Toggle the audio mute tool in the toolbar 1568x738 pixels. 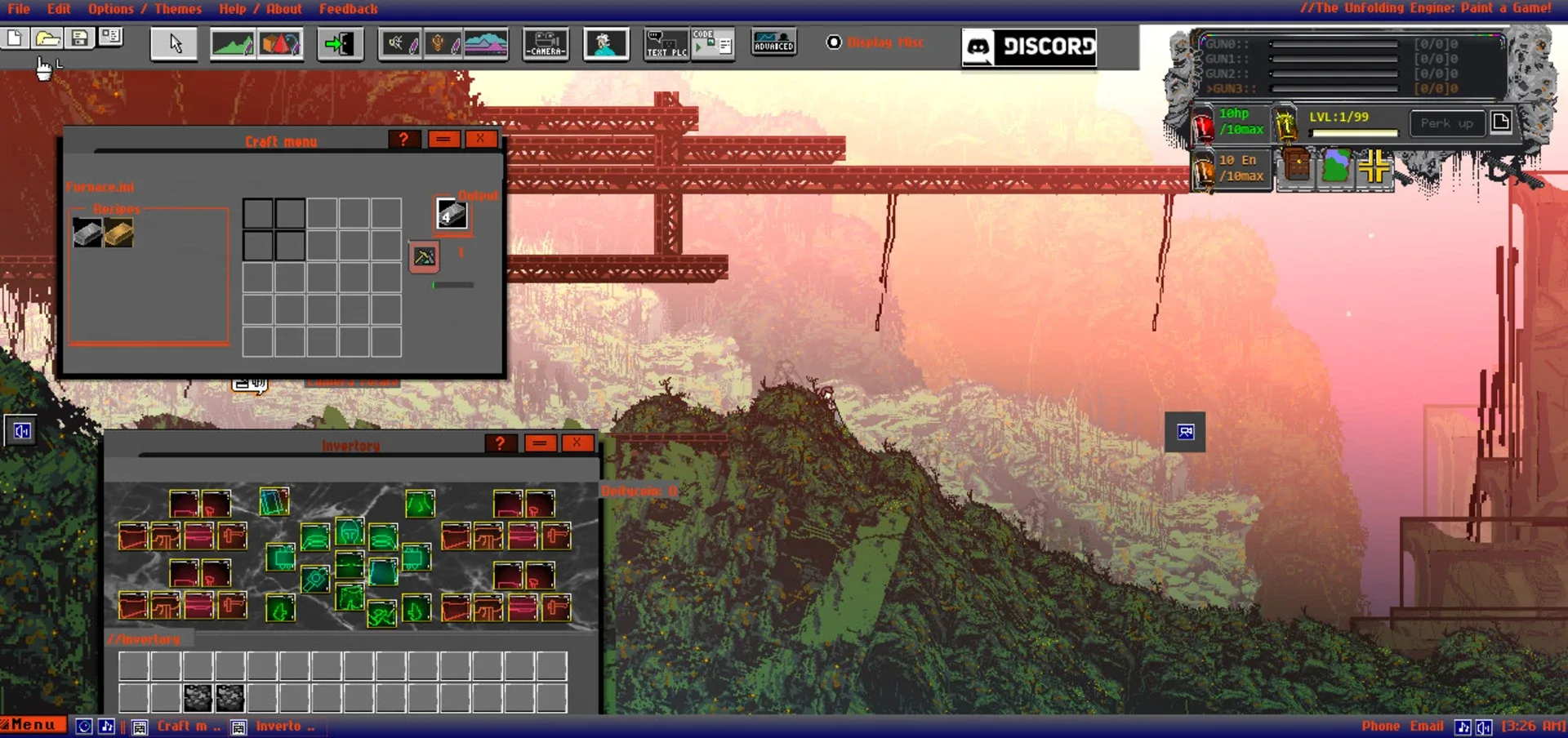[x=399, y=45]
